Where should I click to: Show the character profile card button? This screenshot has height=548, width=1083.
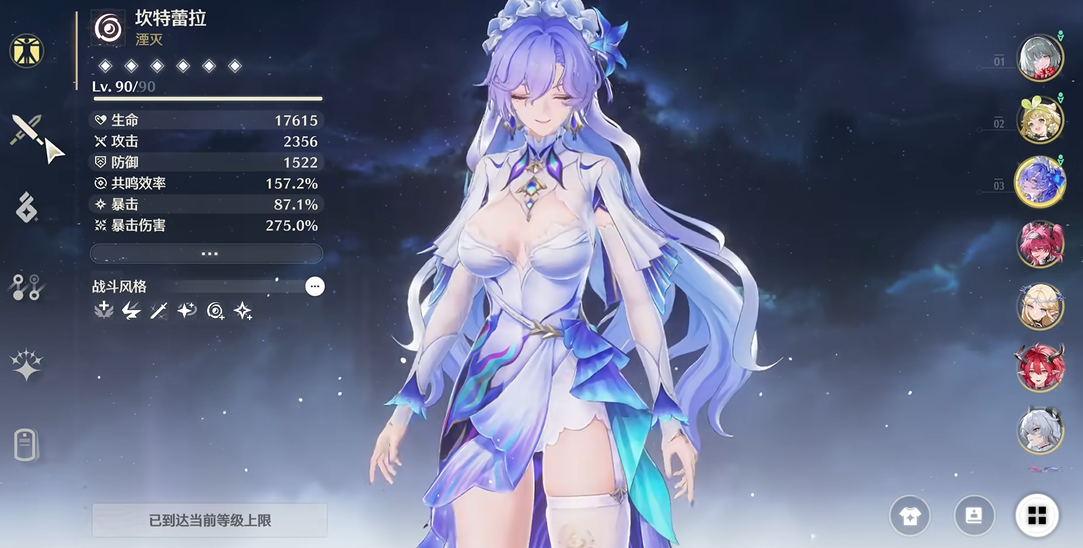[x=974, y=516]
